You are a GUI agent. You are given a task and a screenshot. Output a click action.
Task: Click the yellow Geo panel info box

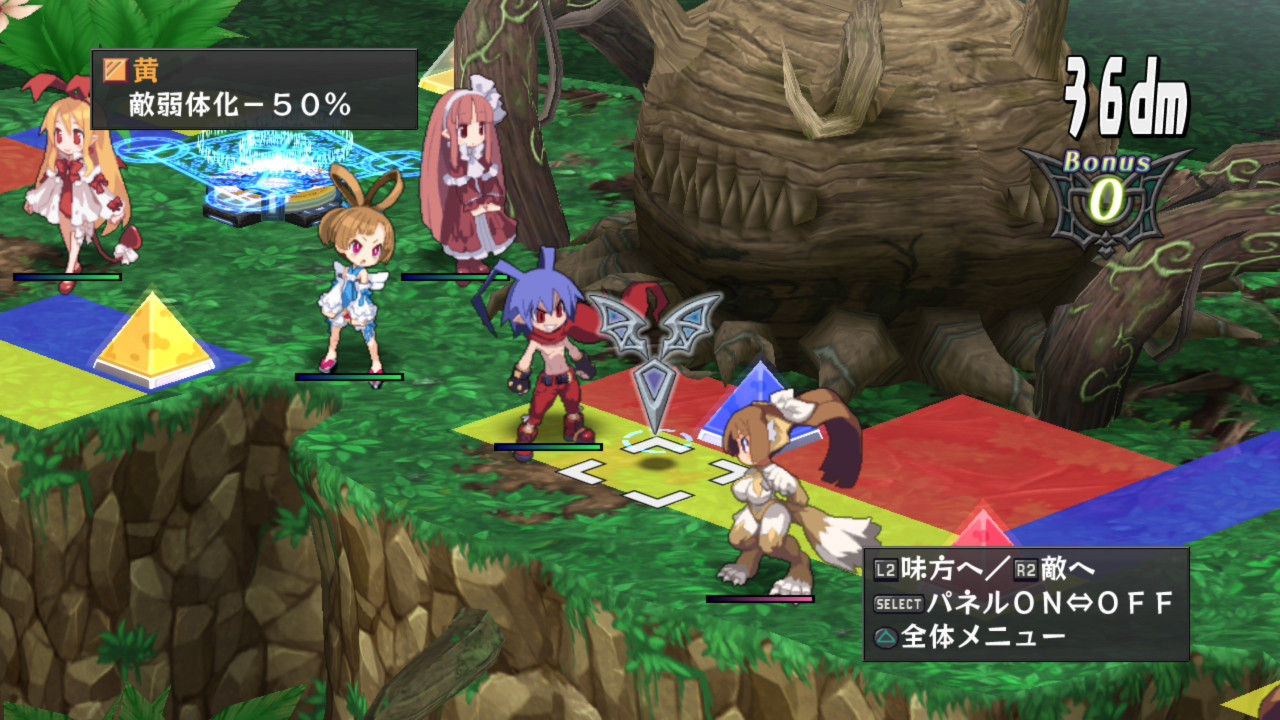[254, 89]
